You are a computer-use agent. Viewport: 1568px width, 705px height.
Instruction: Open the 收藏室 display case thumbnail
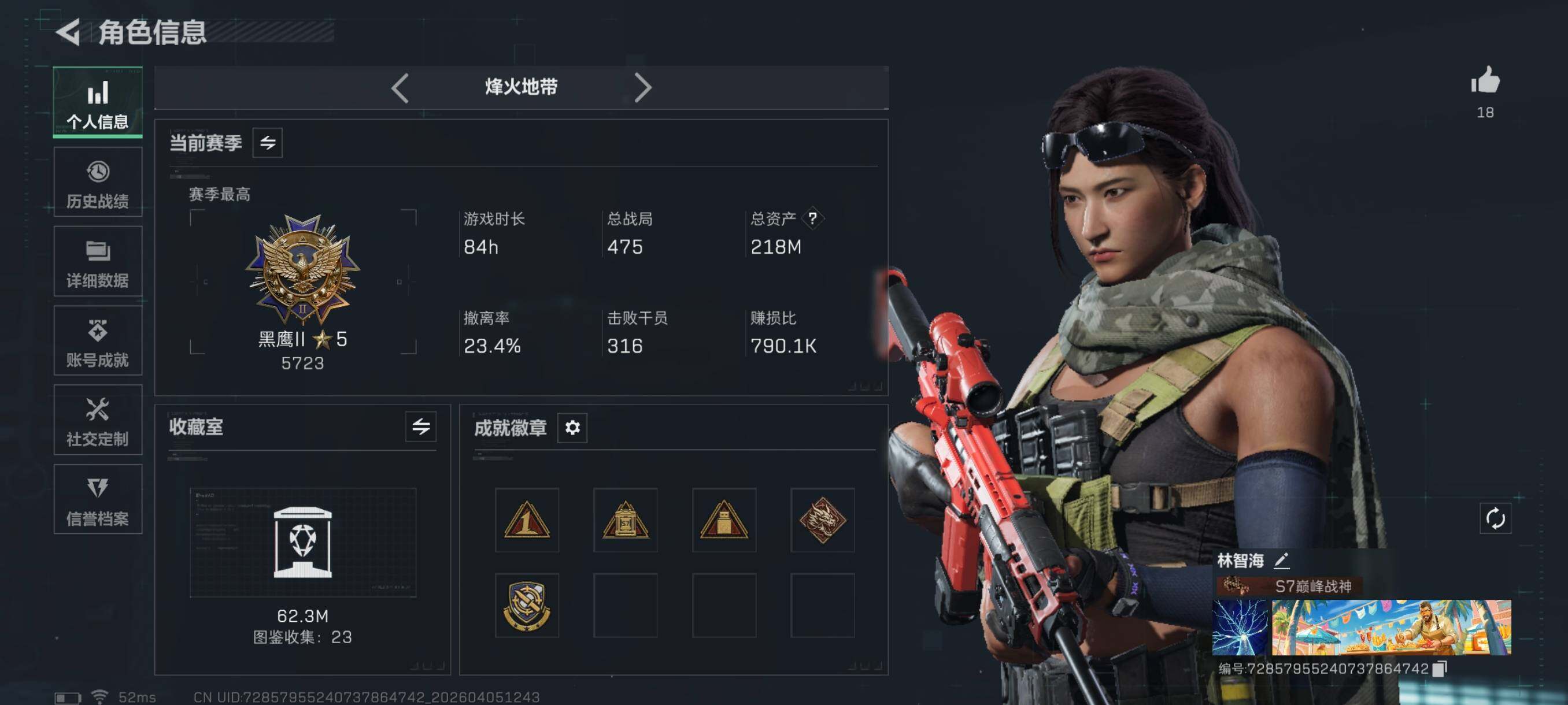coord(302,542)
